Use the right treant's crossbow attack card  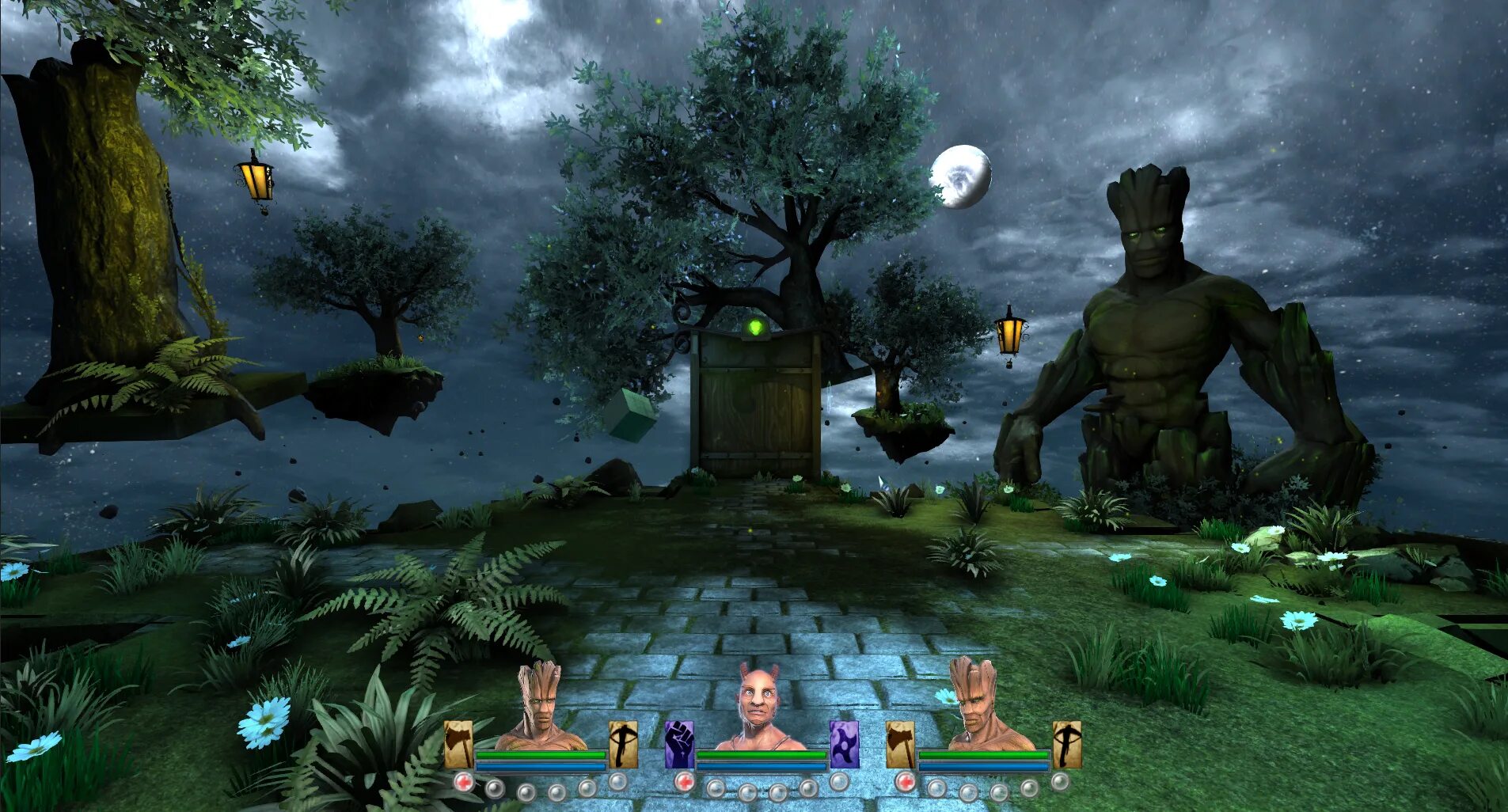point(1066,744)
